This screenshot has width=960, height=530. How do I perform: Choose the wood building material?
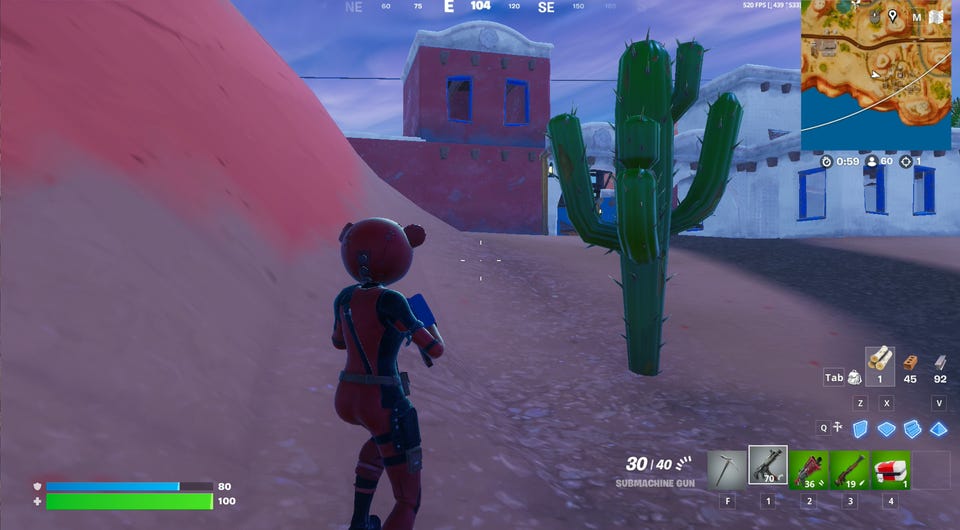pos(880,359)
